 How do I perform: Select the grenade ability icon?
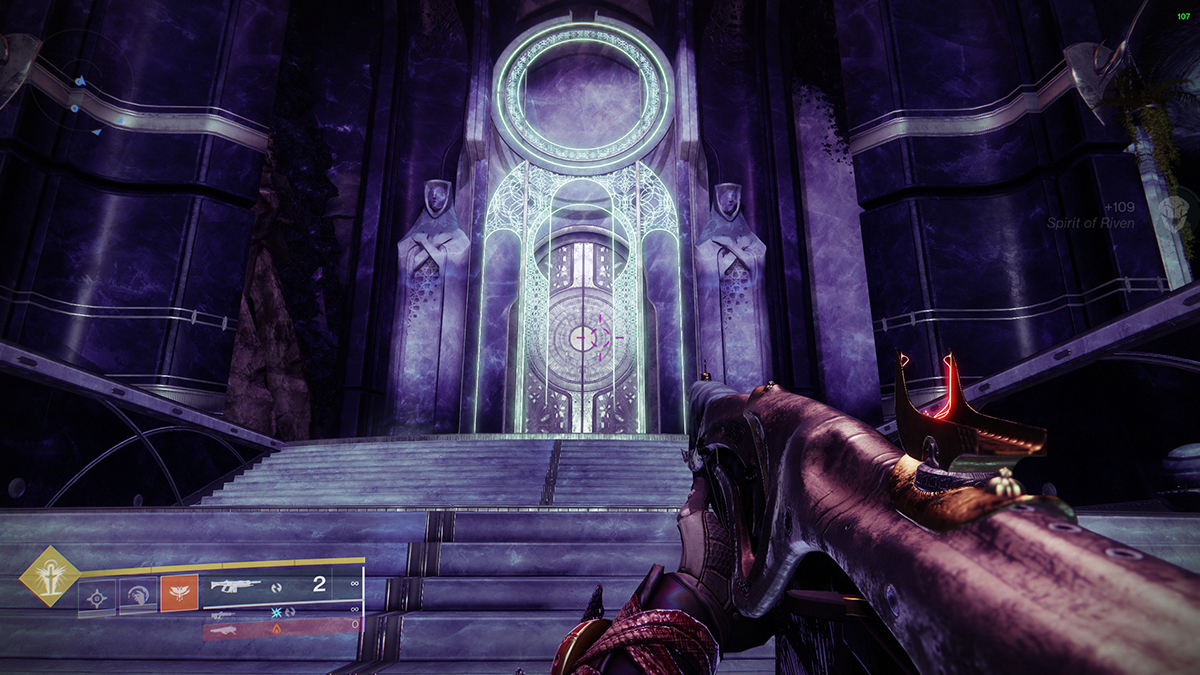[x=97, y=597]
